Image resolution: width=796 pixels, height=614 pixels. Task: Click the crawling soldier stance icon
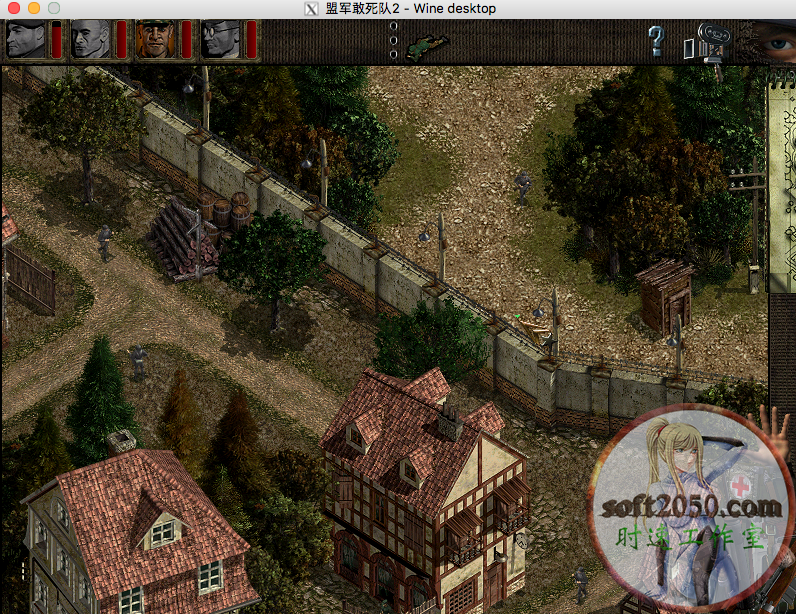point(427,45)
